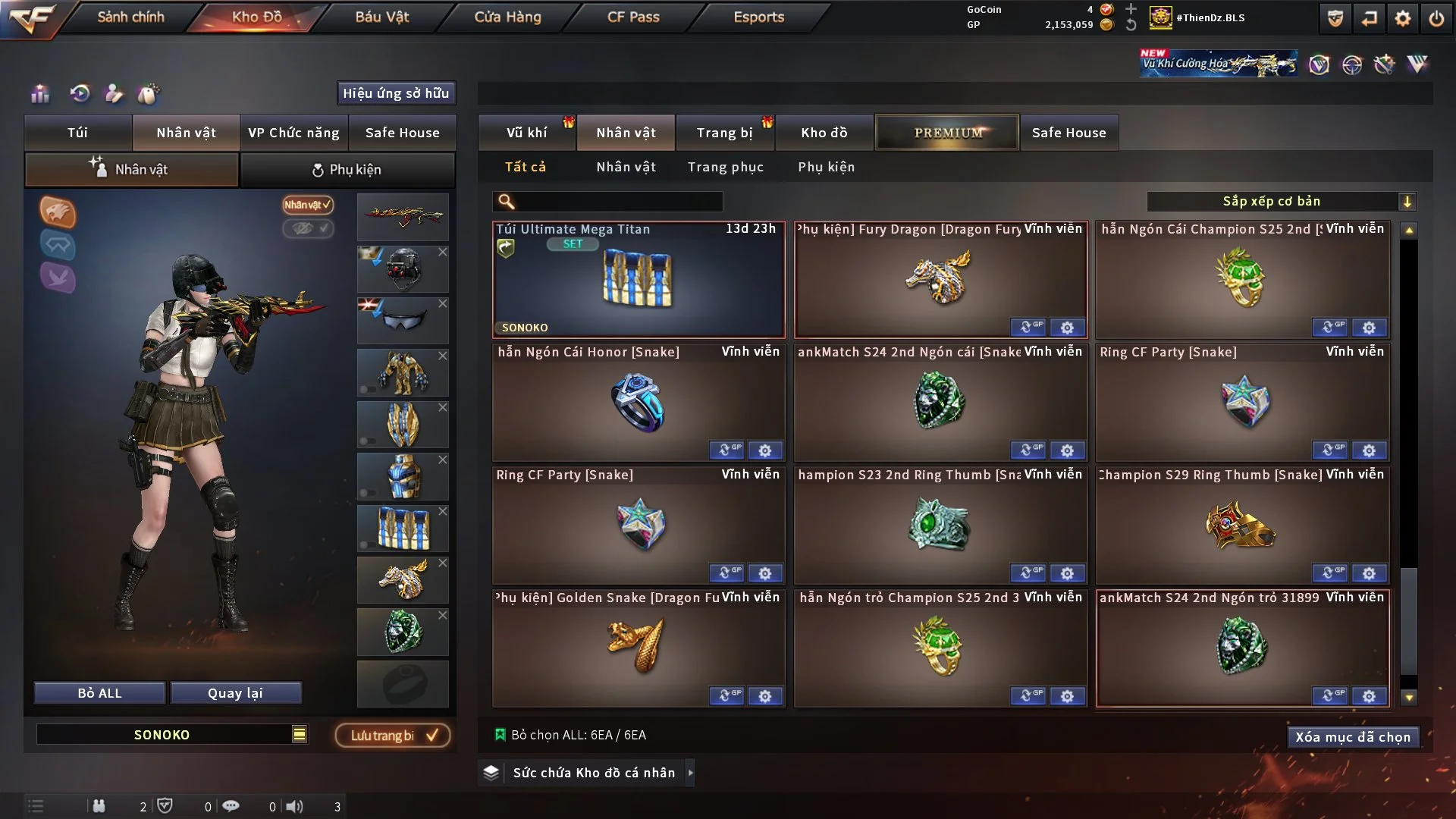
Task: Select the Túi Ultimate Mega Titan item
Action: click(x=639, y=281)
